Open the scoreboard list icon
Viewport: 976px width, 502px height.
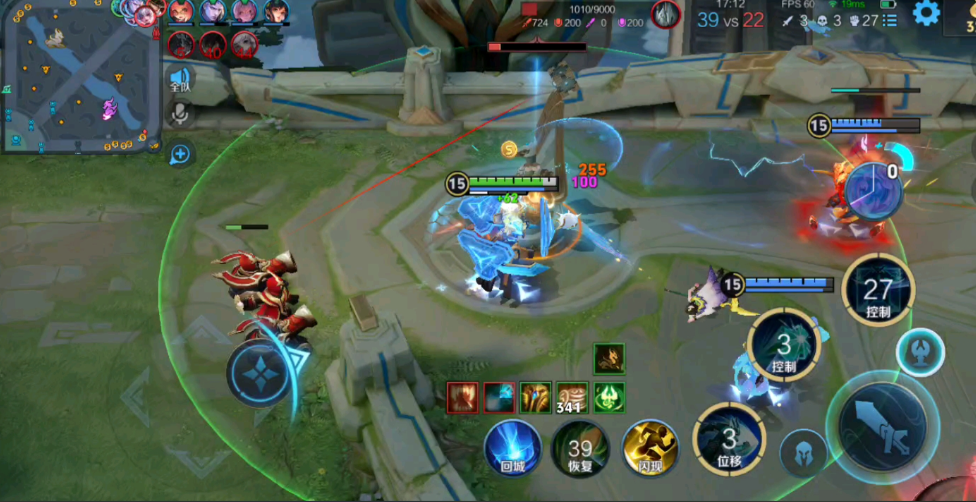(890, 19)
